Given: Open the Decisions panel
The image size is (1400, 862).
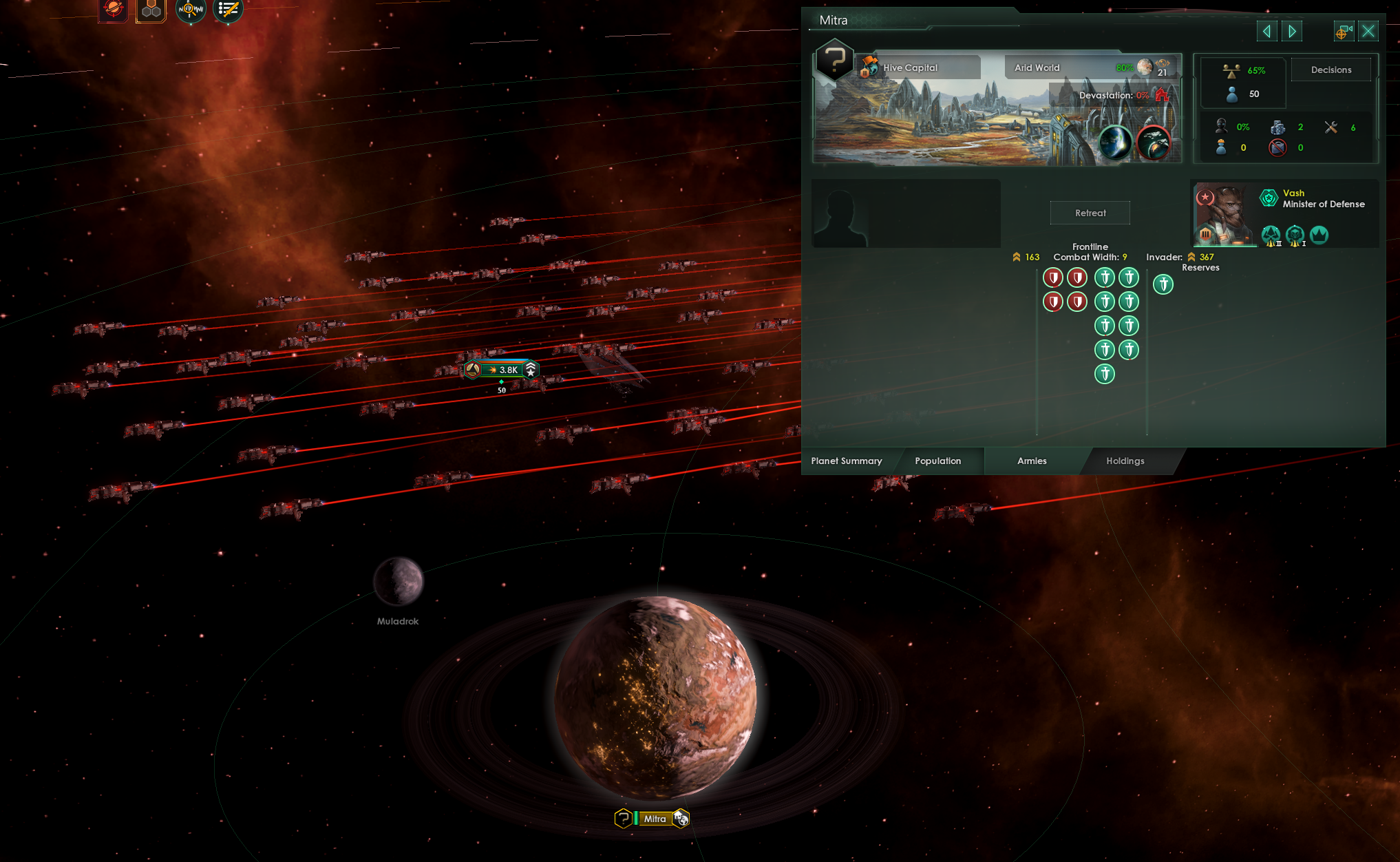Looking at the screenshot, I should pyautogui.click(x=1331, y=70).
